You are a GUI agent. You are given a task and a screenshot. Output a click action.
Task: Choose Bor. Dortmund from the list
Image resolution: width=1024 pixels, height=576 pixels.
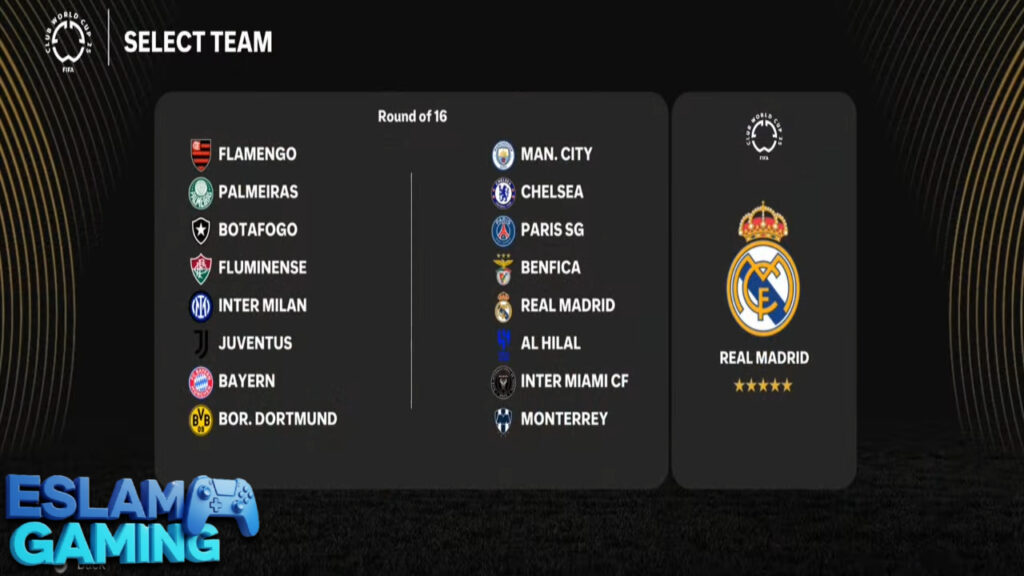[276, 419]
